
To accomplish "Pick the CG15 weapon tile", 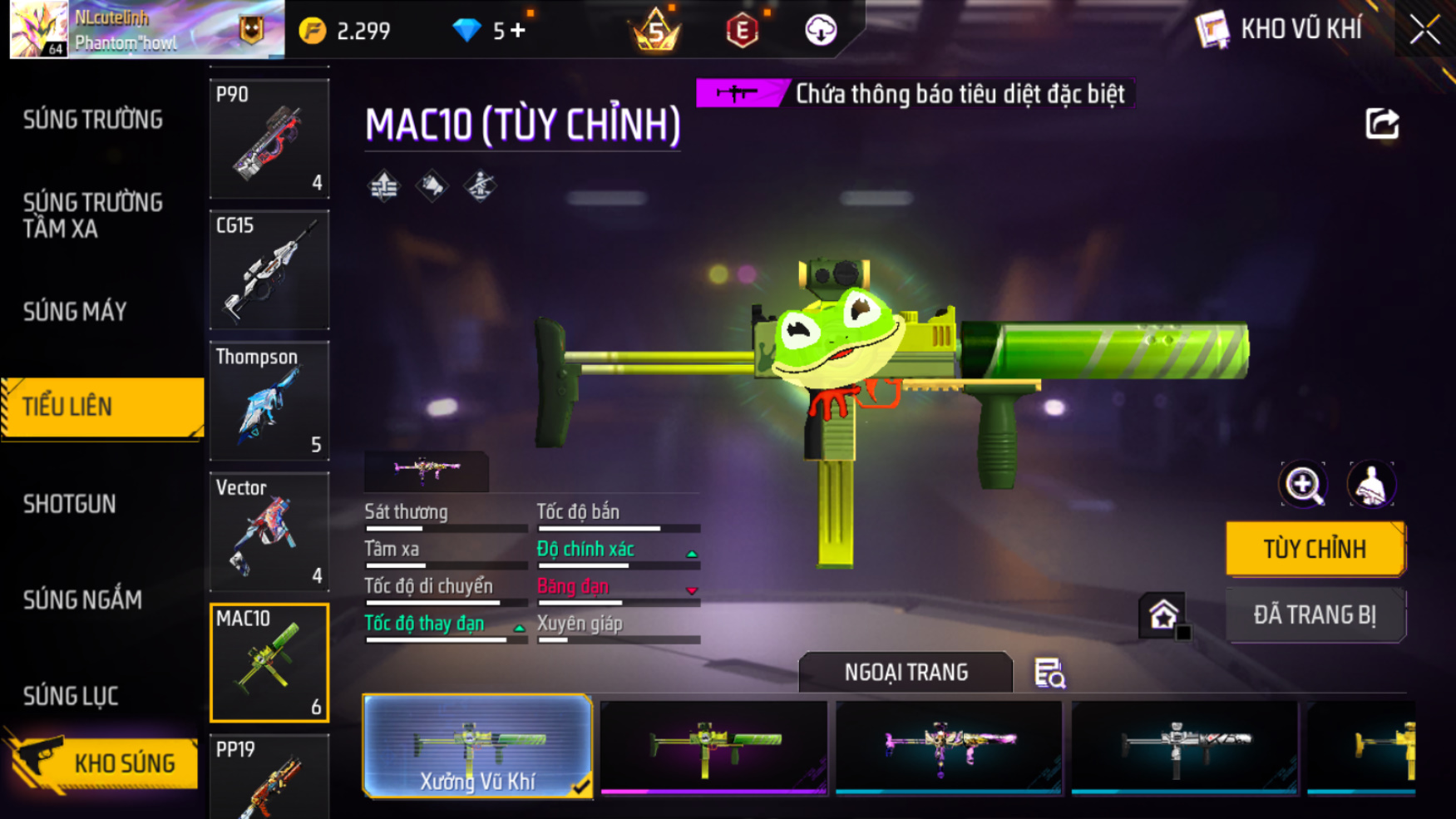I will tap(269, 269).
